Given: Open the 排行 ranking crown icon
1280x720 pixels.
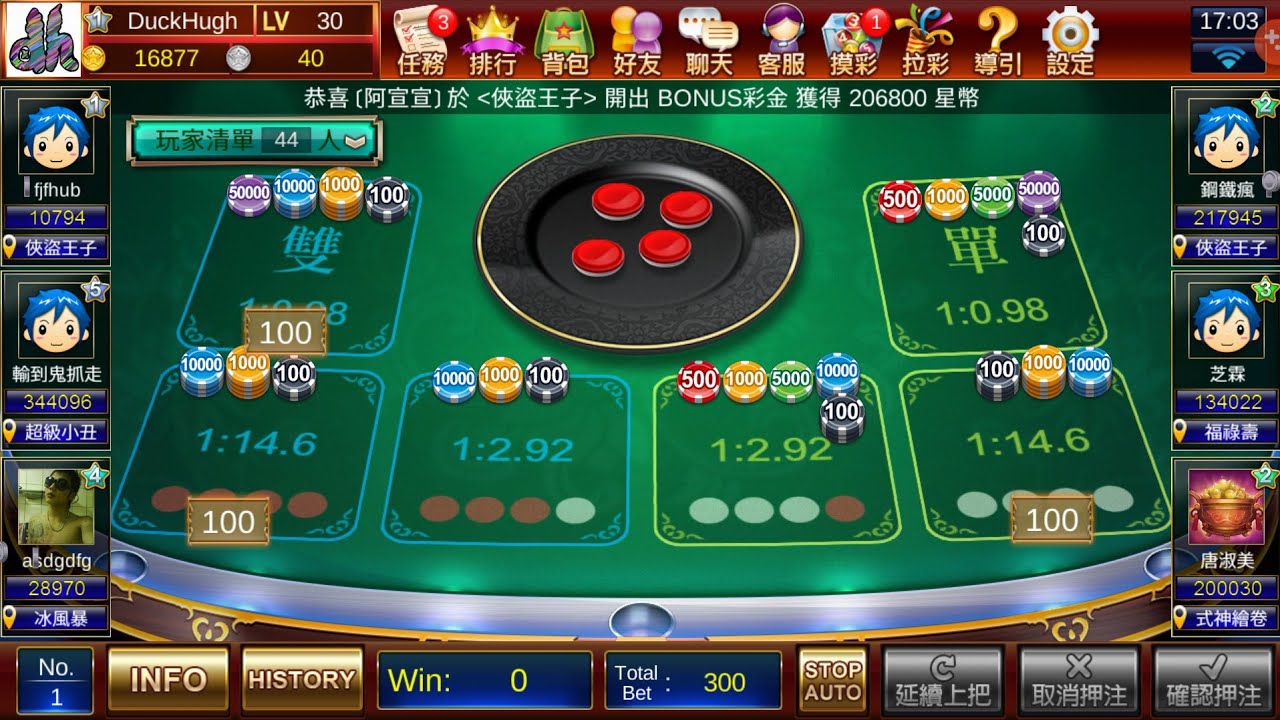Looking at the screenshot, I should (x=492, y=41).
